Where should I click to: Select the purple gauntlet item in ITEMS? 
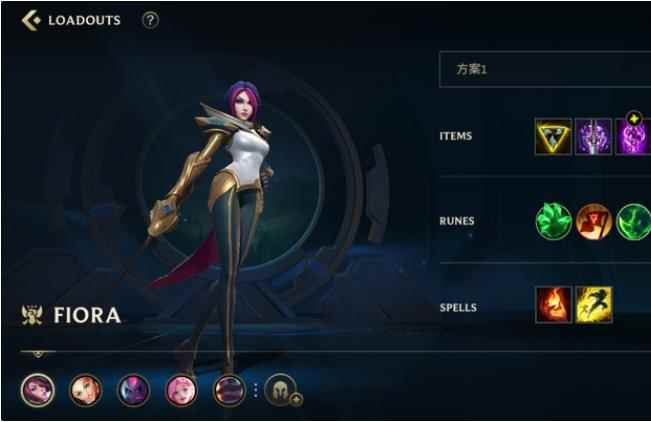(x=594, y=136)
